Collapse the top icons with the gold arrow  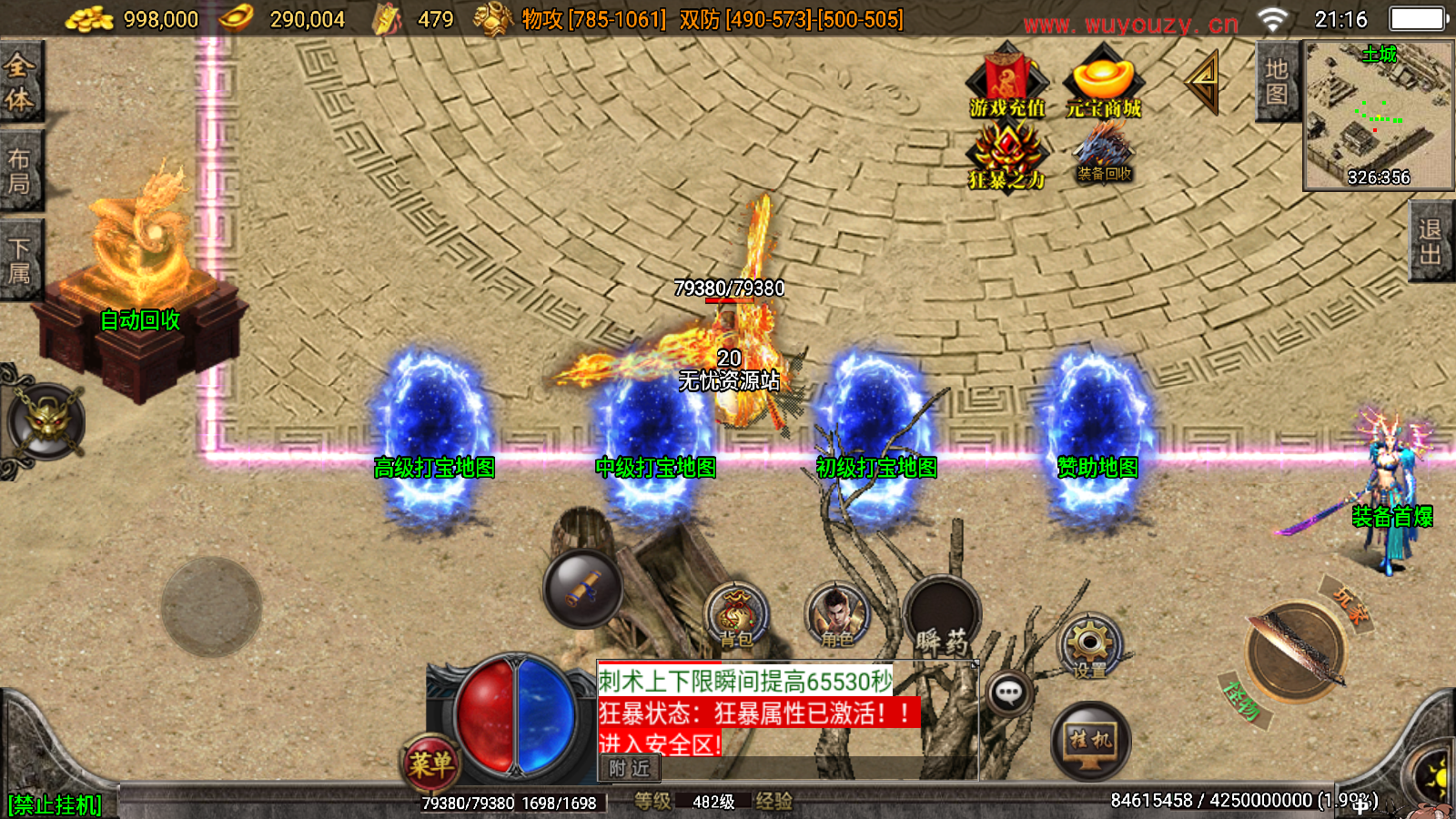click(x=1203, y=82)
